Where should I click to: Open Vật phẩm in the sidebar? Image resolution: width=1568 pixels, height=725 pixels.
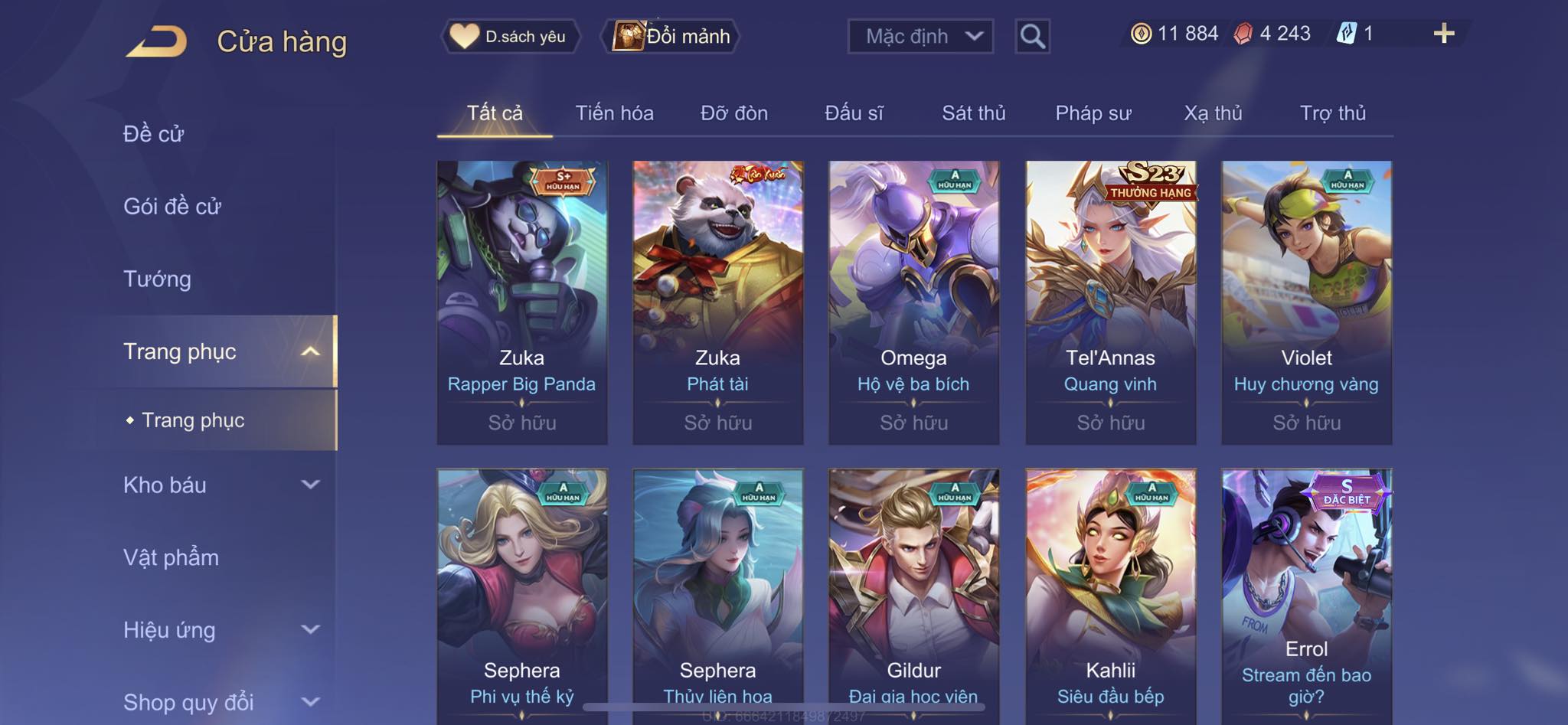pyautogui.click(x=171, y=557)
